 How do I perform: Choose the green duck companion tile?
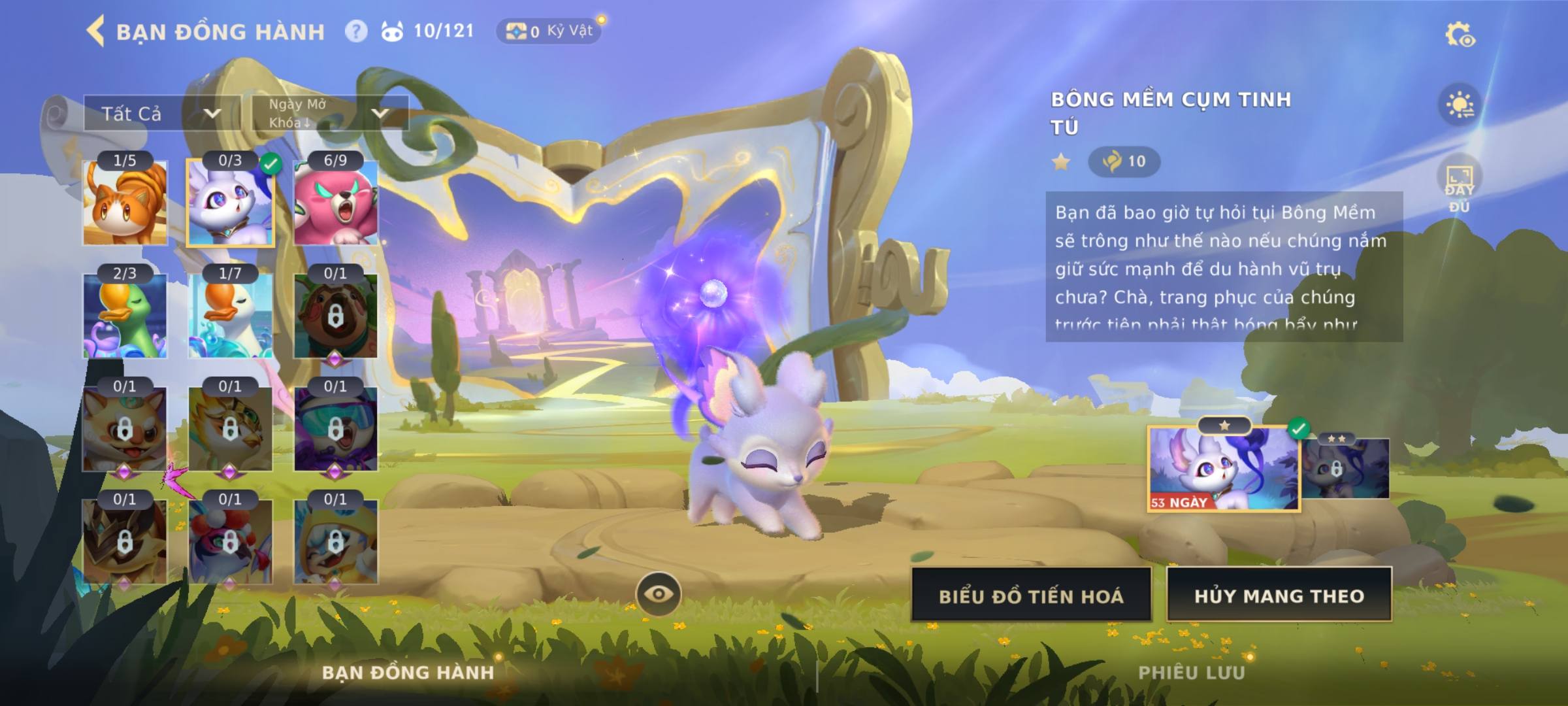click(125, 316)
